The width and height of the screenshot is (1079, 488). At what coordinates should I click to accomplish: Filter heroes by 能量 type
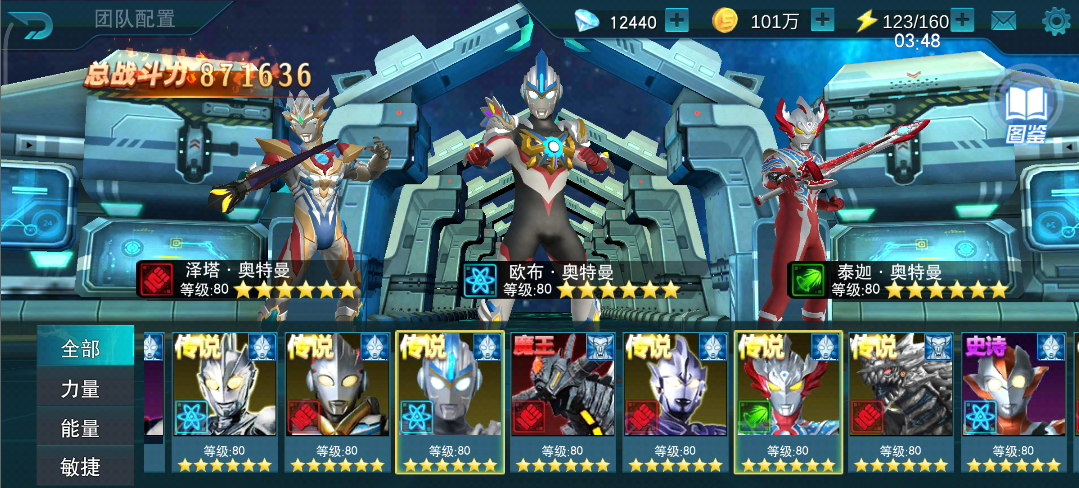tap(83, 428)
